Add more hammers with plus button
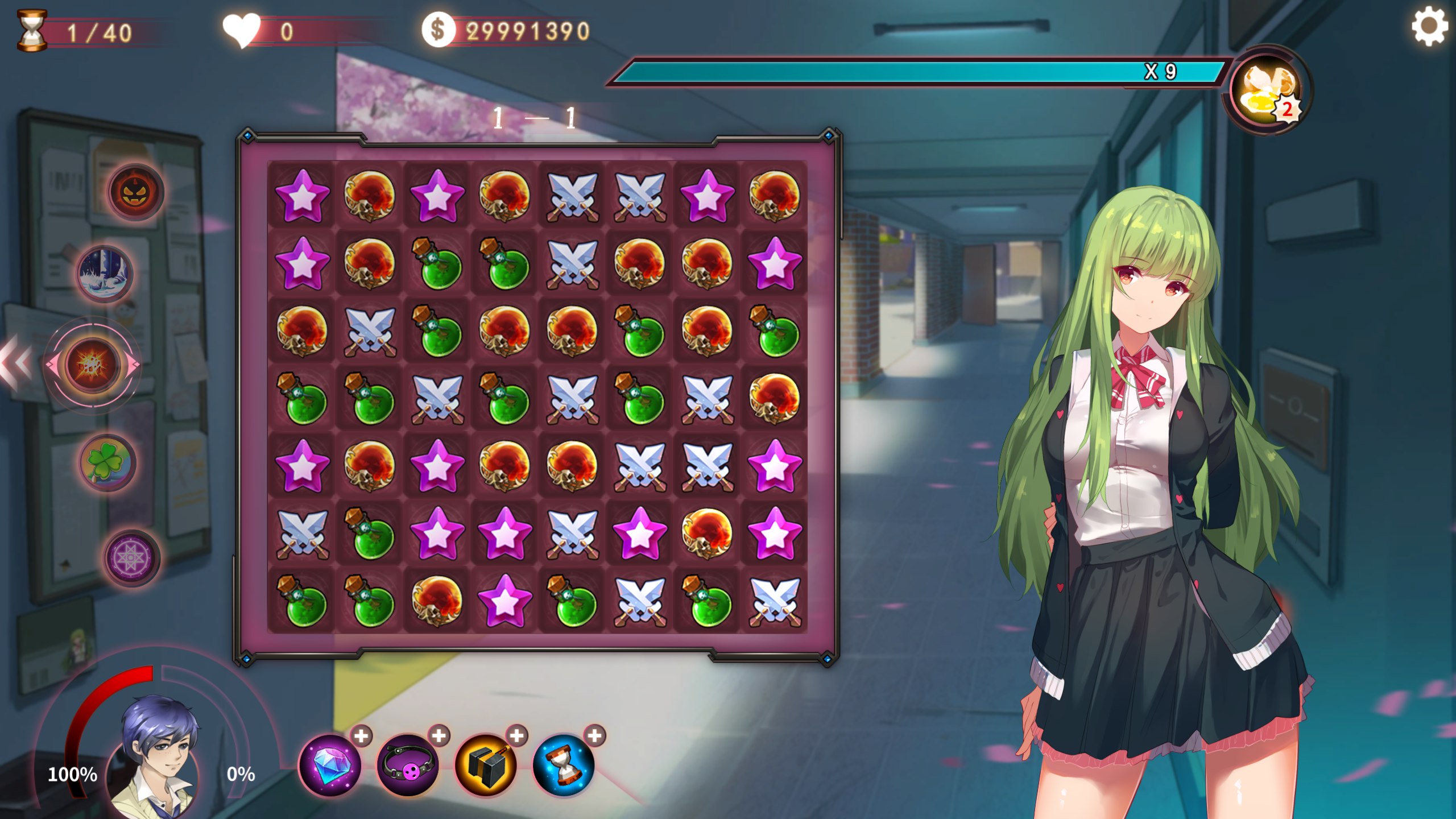 coord(517,736)
